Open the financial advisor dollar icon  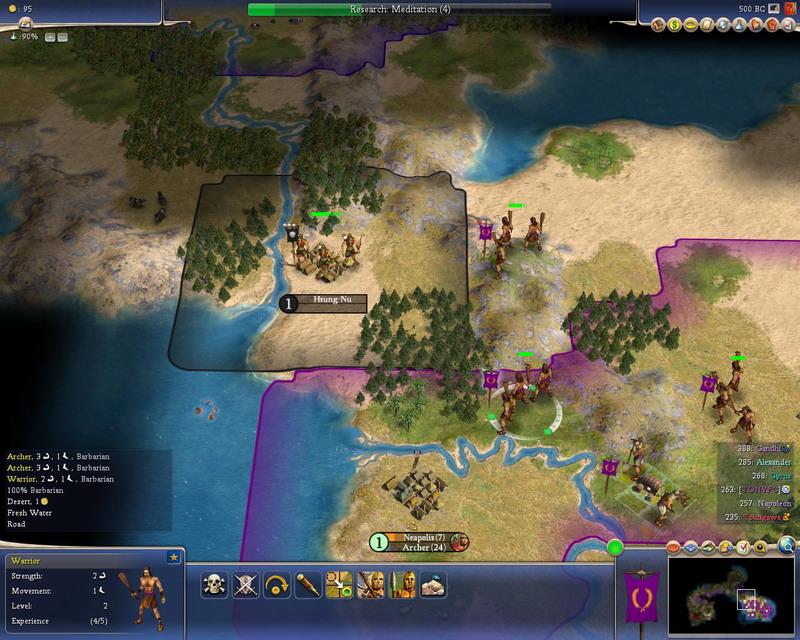coord(674,24)
